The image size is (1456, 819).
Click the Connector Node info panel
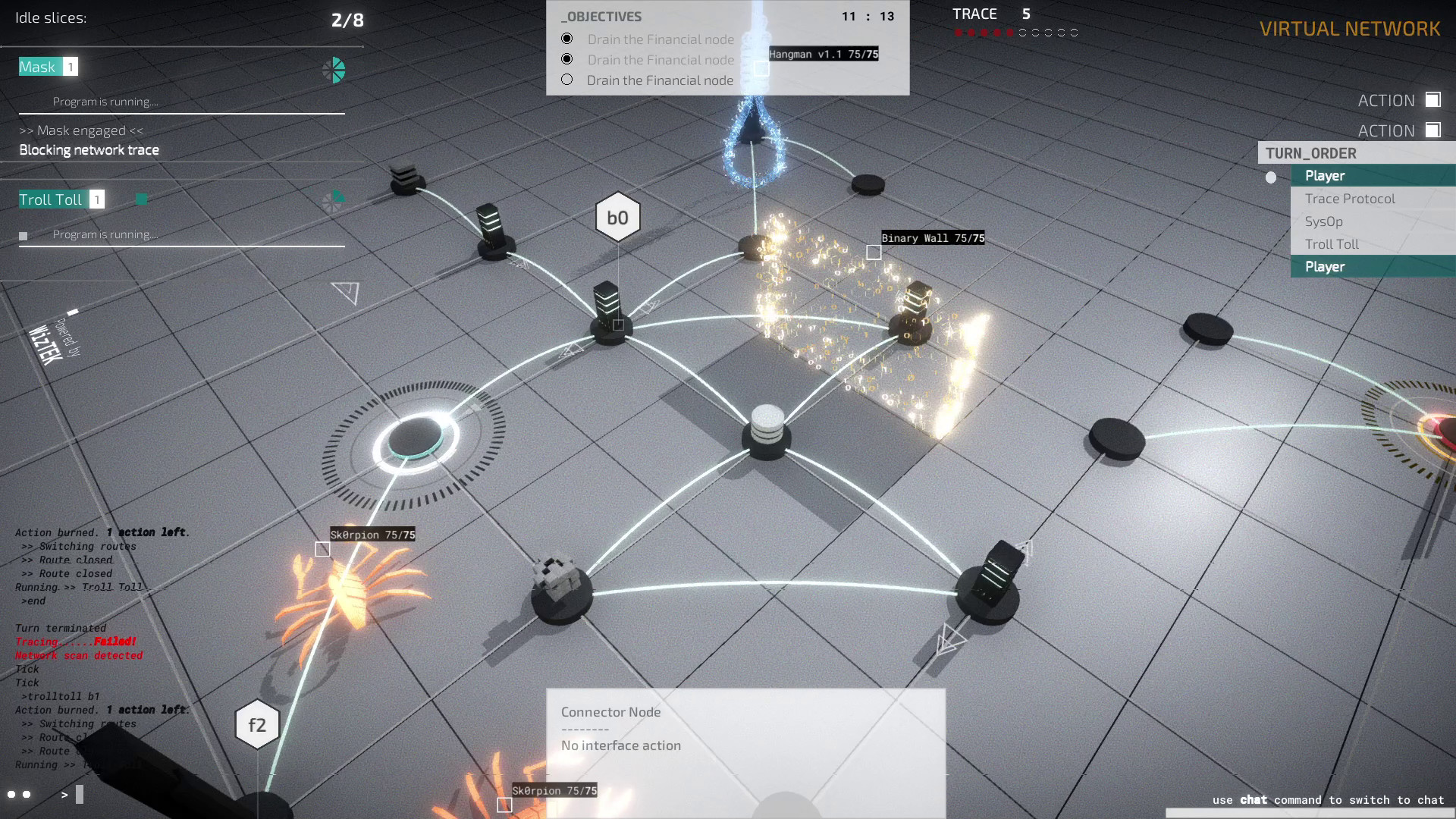745,728
